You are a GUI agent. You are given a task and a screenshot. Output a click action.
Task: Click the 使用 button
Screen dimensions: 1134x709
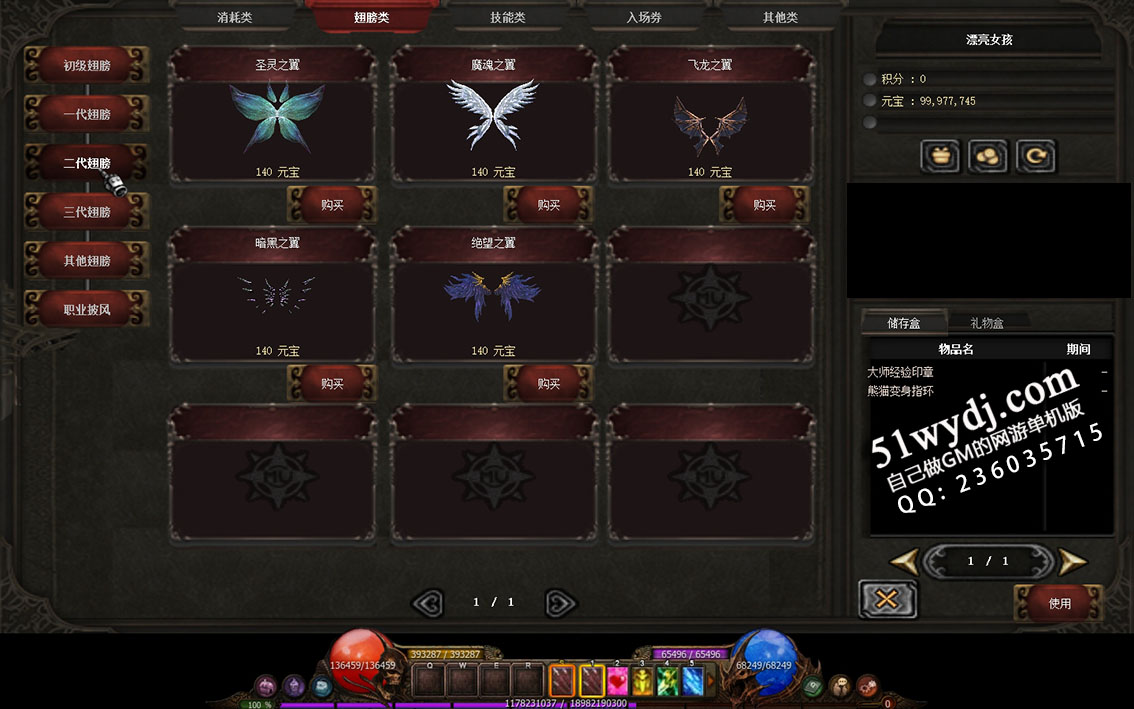1059,603
